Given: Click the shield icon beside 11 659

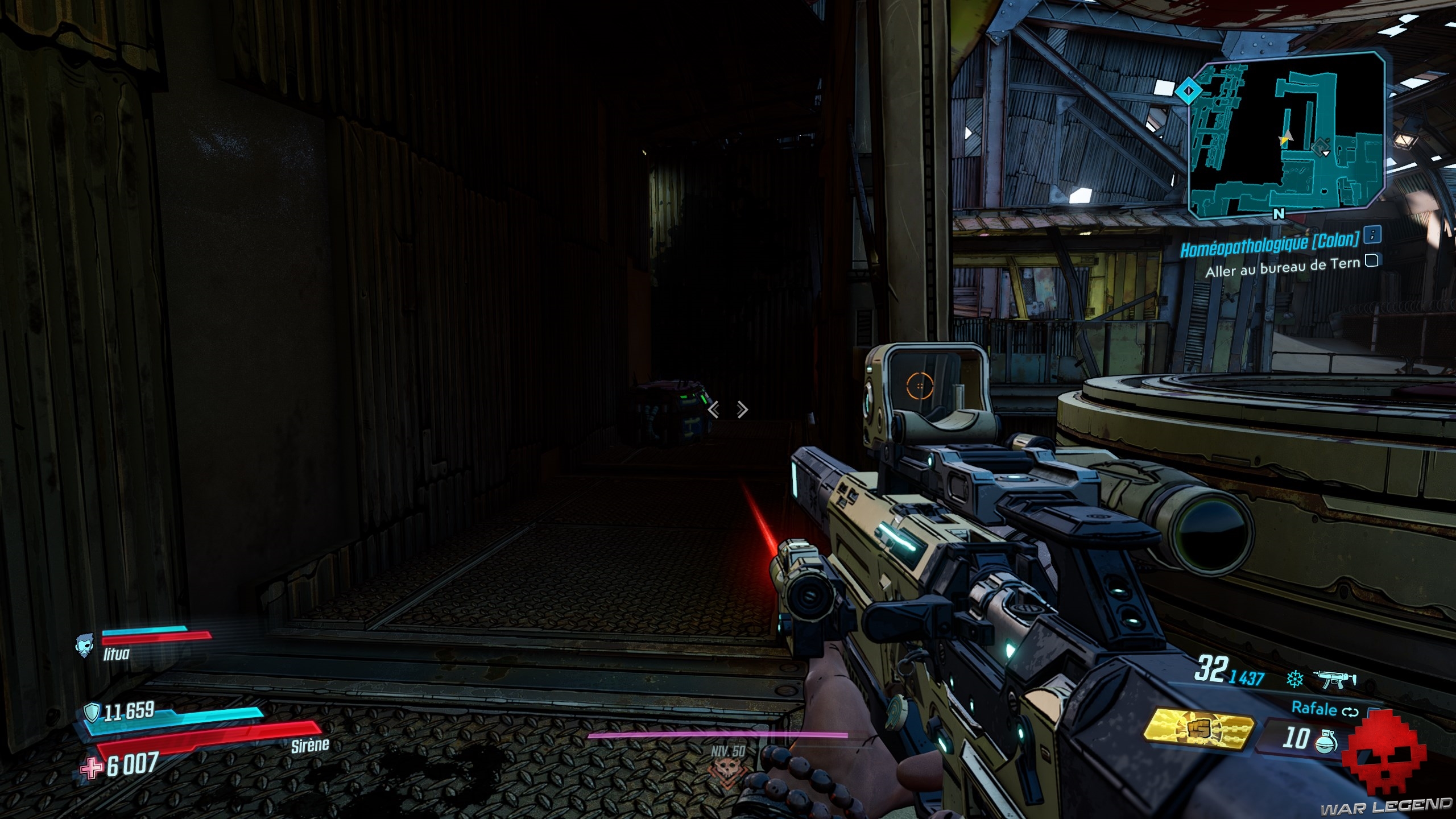Looking at the screenshot, I should [92, 711].
